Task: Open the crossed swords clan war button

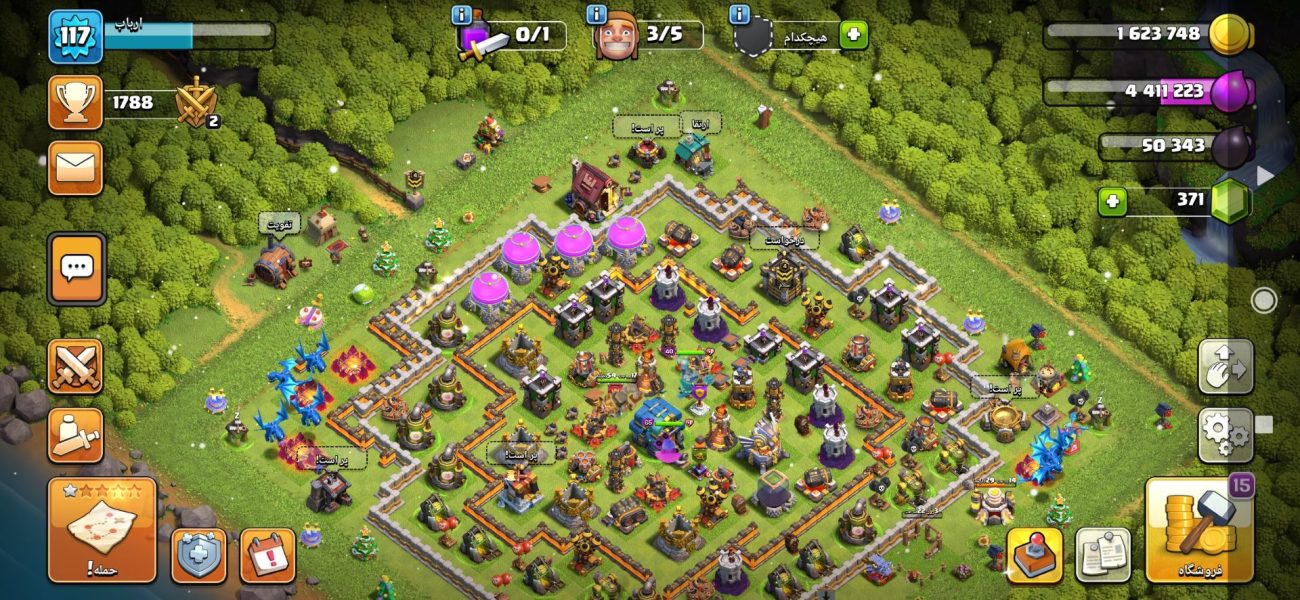Action: (x=76, y=365)
